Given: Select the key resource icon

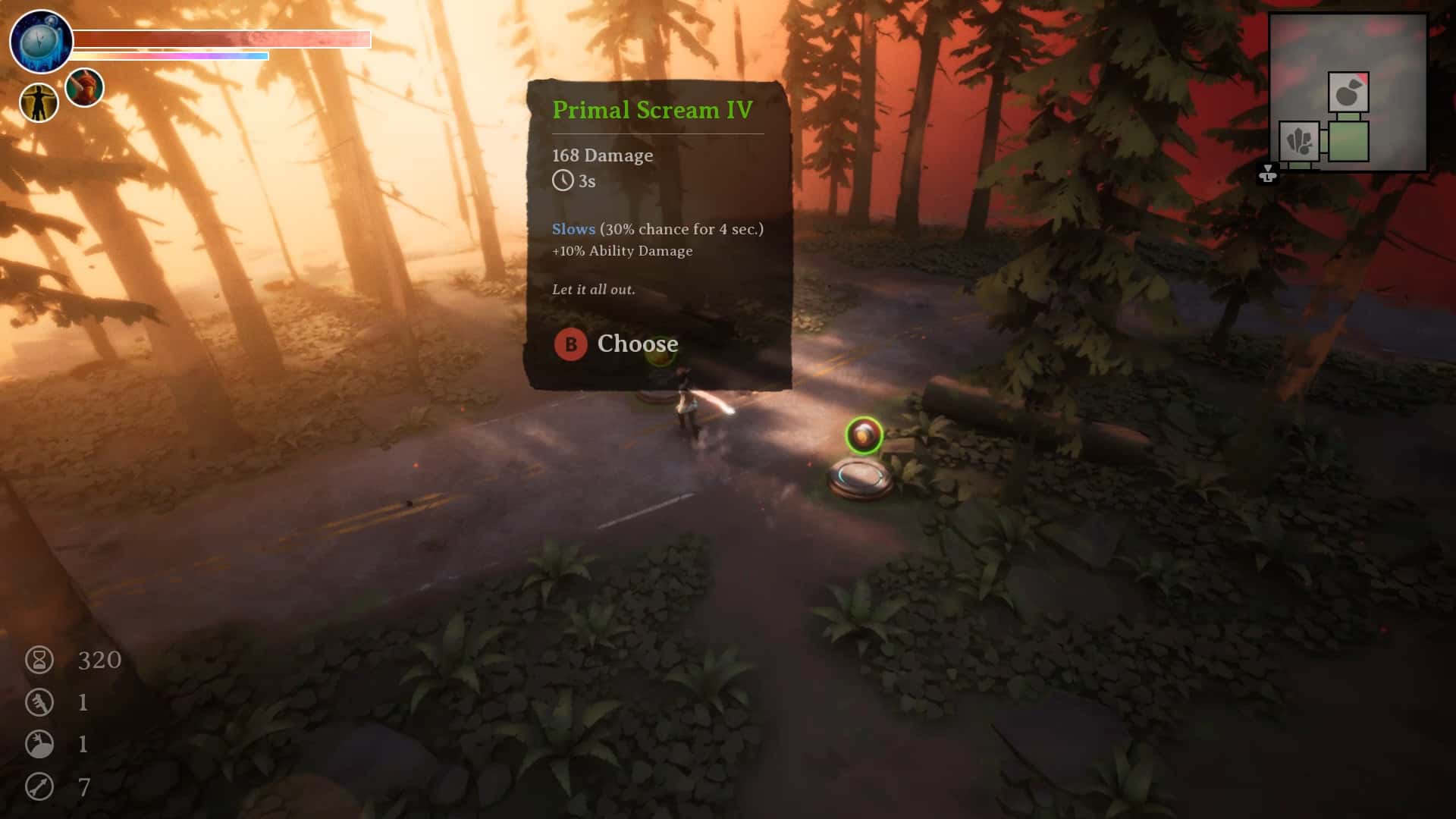Looking at the screenshot, I should [40, 702].
